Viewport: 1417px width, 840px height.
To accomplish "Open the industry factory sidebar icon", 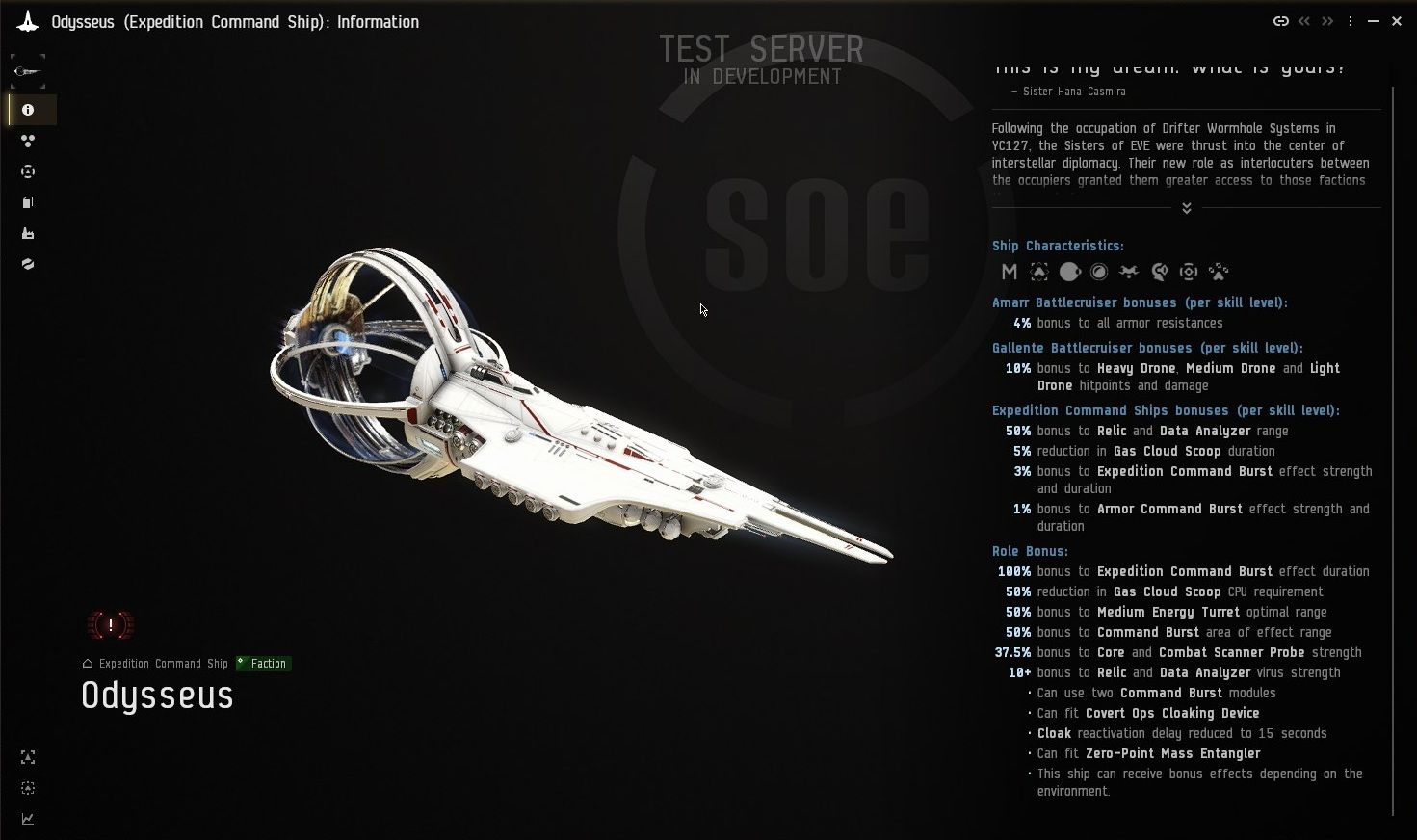I will (28, 233).
